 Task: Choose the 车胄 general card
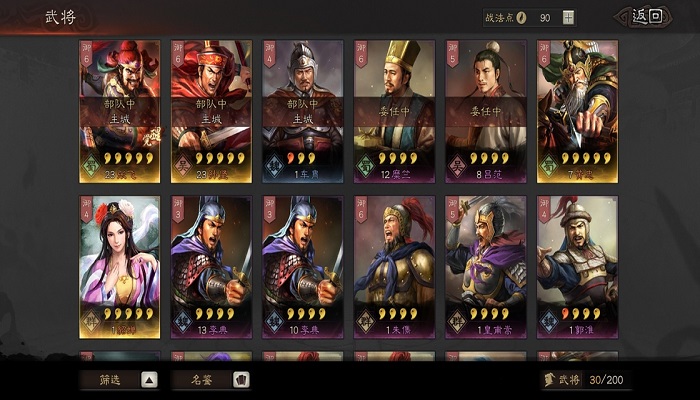tap(302, 110)
